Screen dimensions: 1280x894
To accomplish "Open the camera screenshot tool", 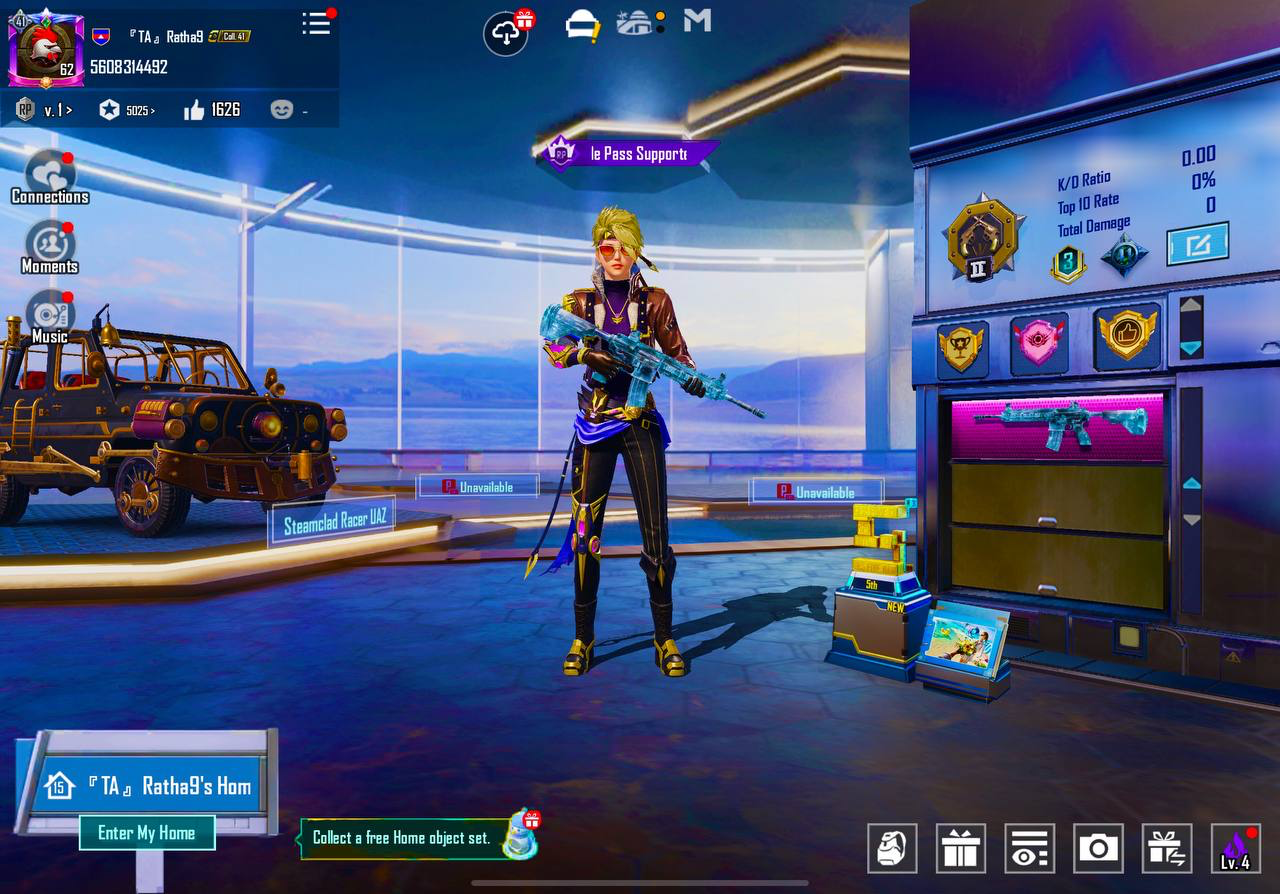I will pos(1098,848).
